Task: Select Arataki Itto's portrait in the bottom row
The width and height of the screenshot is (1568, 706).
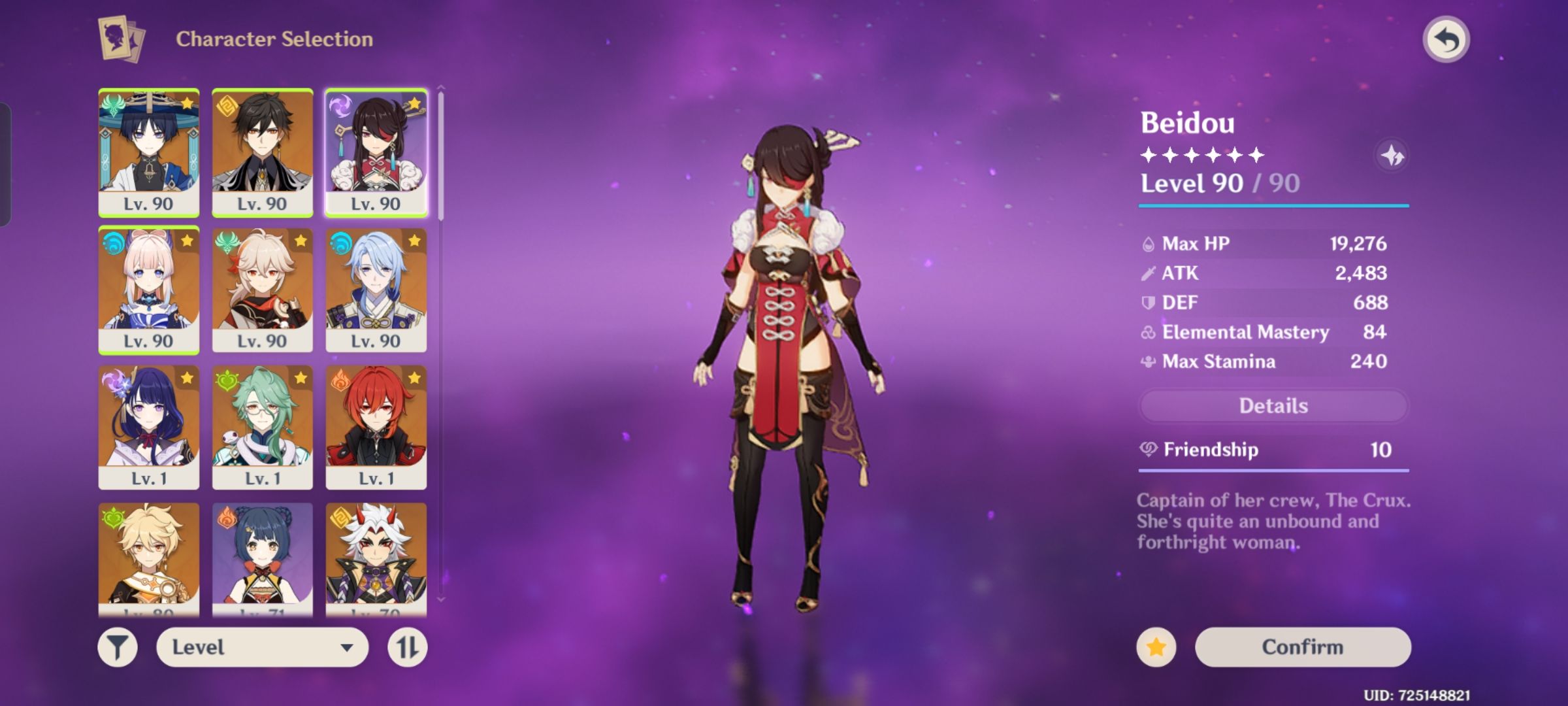Action: coord(378,556)
